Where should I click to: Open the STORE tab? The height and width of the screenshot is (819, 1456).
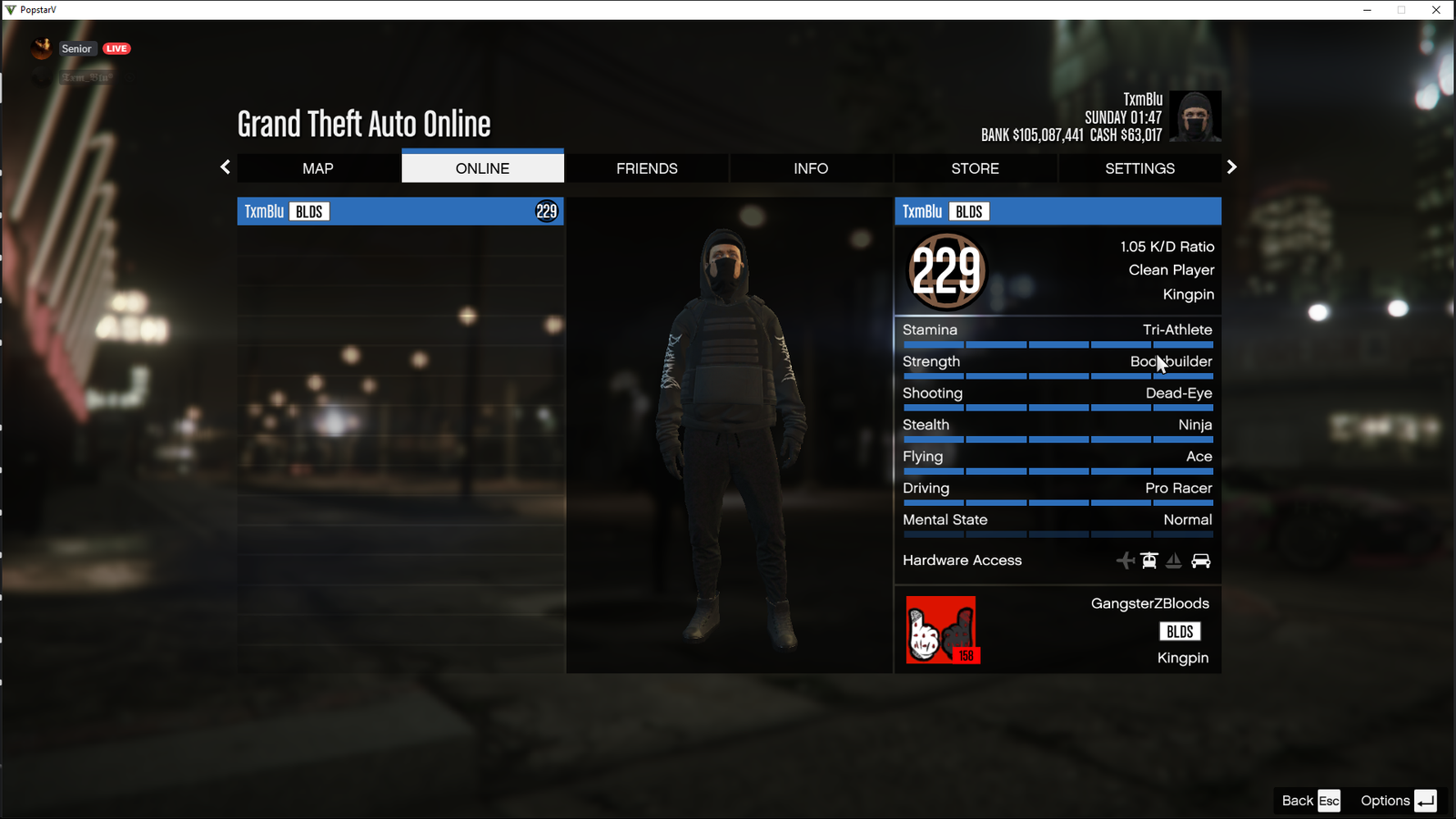975,167
